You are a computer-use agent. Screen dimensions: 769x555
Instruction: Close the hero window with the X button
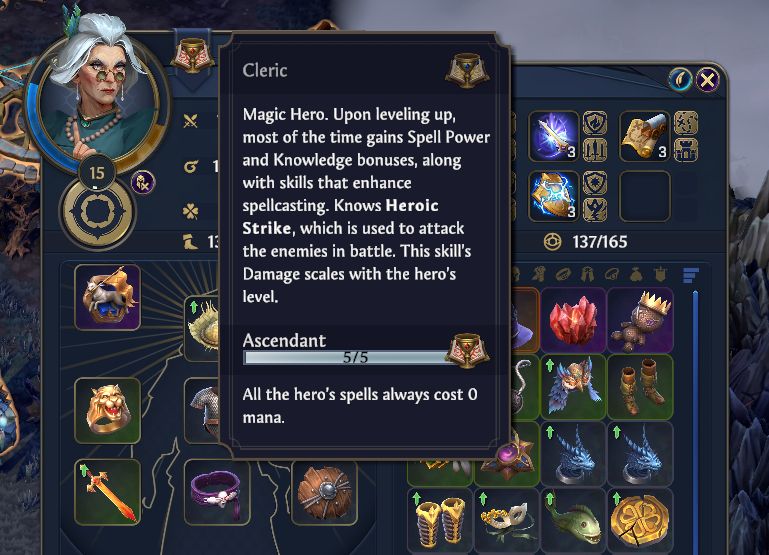(708, 80)
